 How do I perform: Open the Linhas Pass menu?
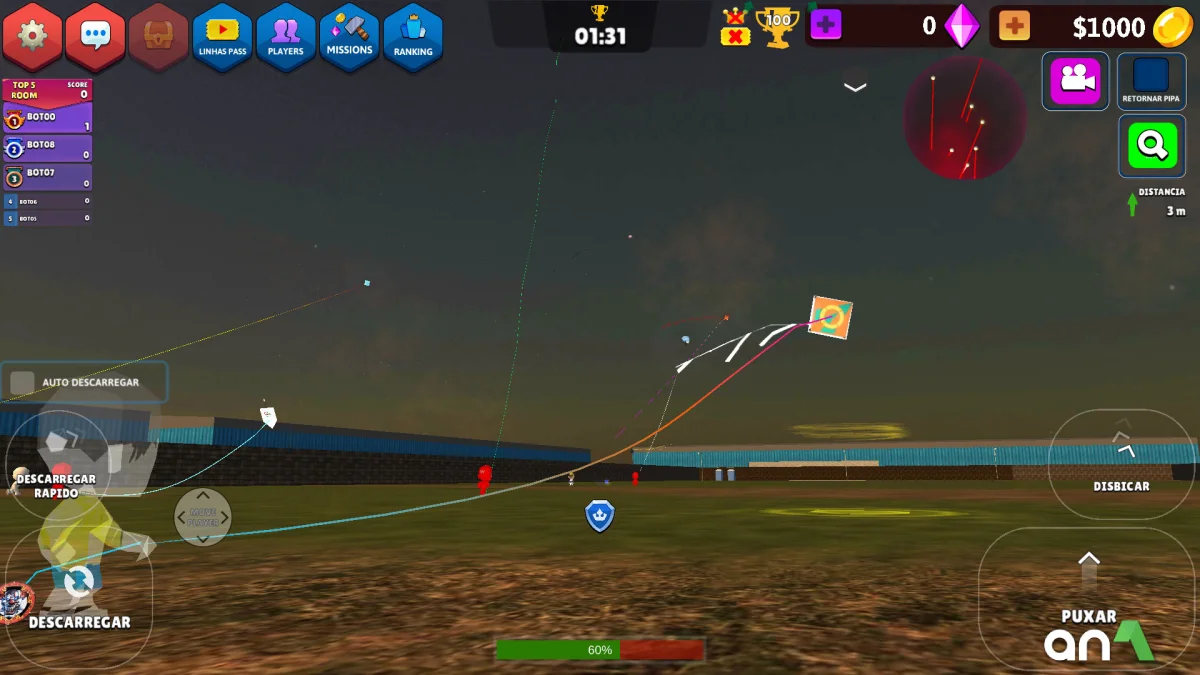tap(222, 37)
